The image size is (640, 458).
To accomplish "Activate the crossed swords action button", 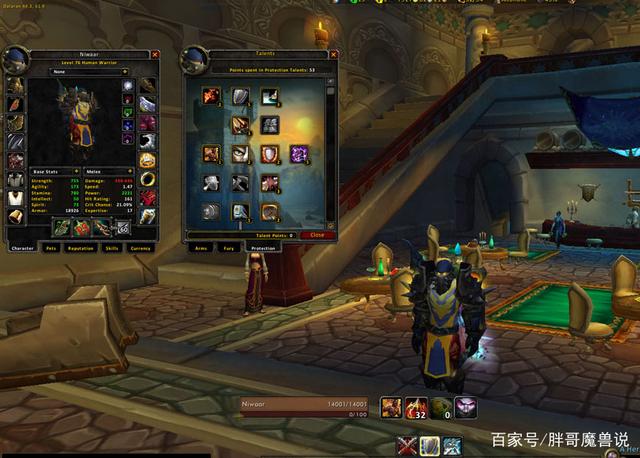I will (x=406, y=446).
